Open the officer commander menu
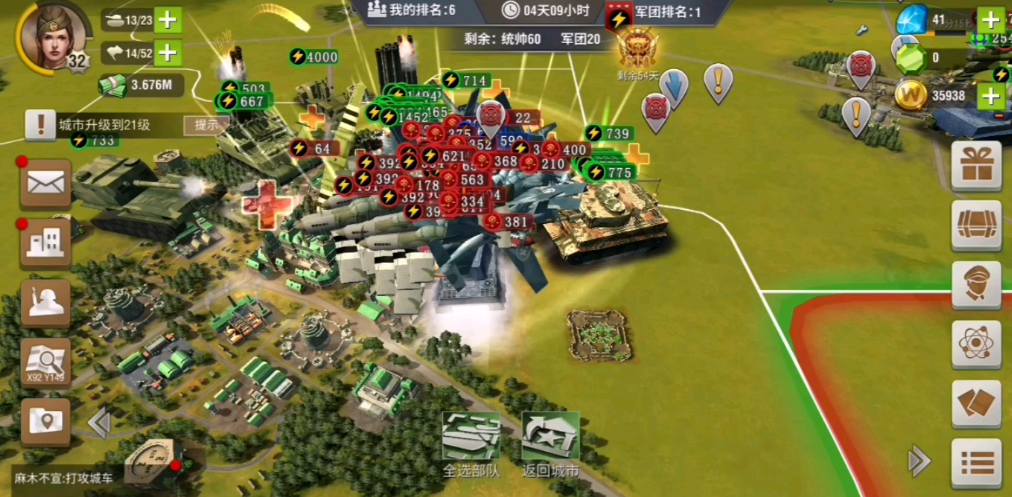The width and height of the screenshot is (1012, 497). 975,285
